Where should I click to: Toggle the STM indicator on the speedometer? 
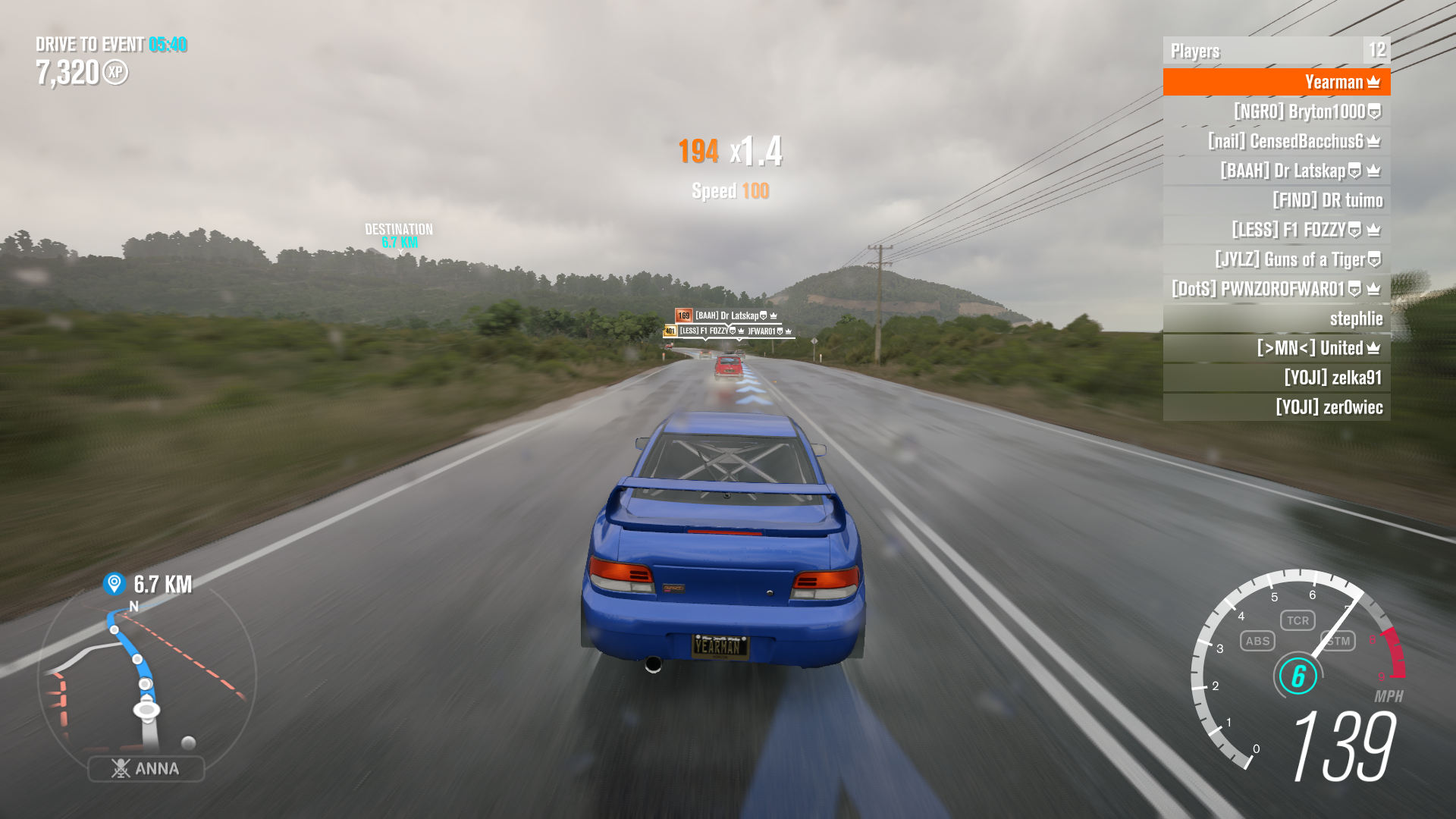pos(1338,641)
